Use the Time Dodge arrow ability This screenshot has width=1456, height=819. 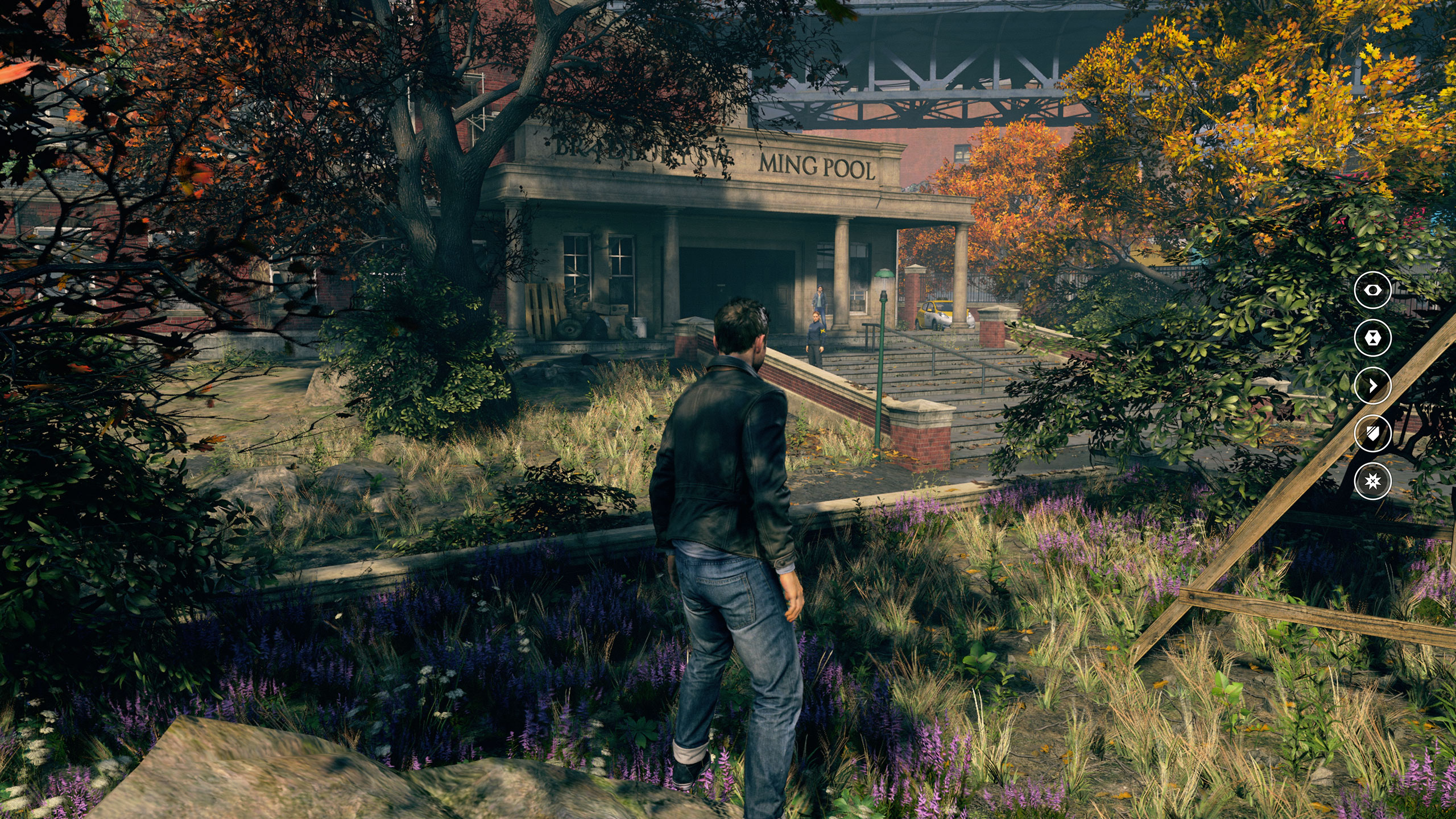tap(1373, 386)
